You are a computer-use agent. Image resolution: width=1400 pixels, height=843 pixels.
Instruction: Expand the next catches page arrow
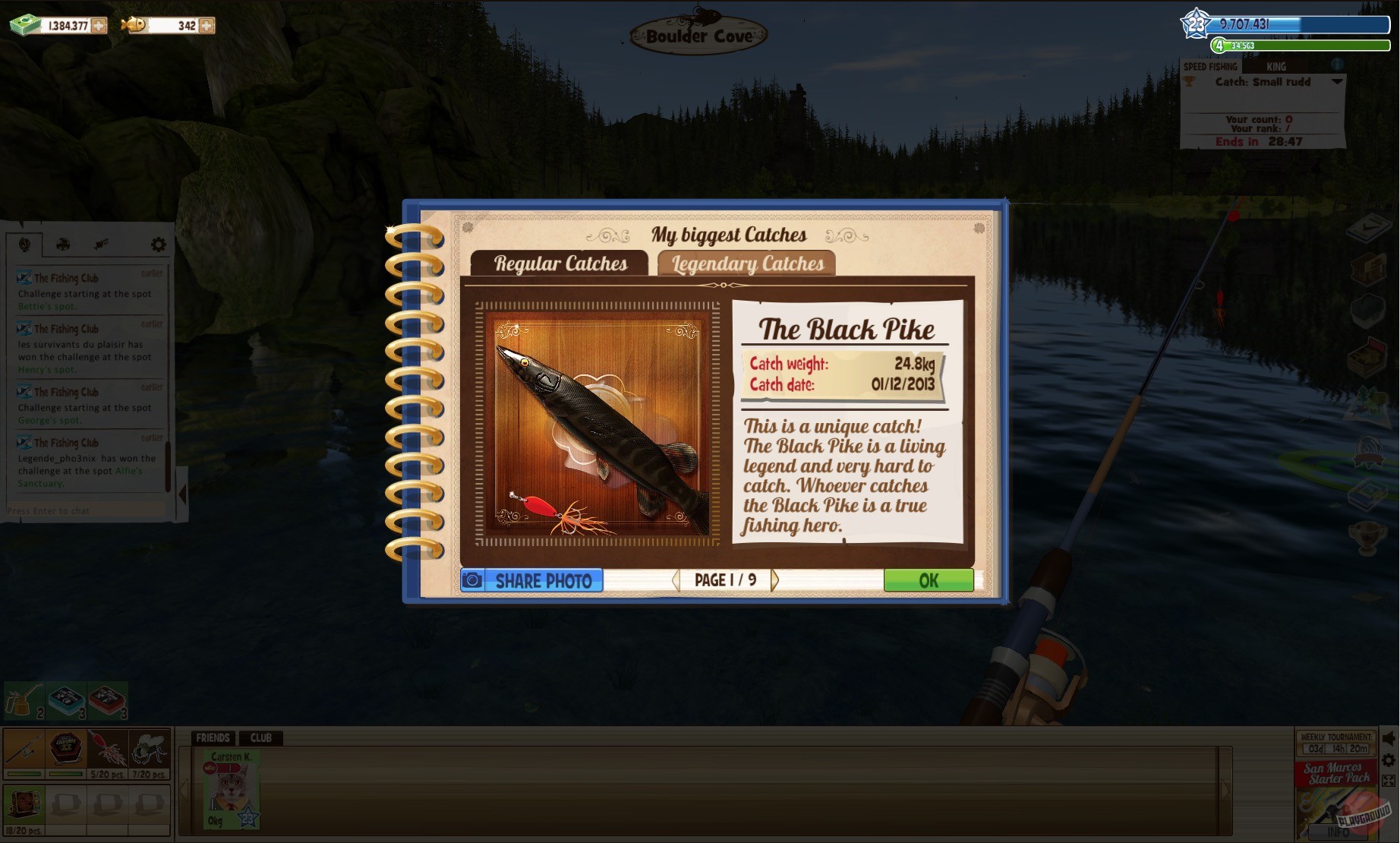click(x=774, y=579)
